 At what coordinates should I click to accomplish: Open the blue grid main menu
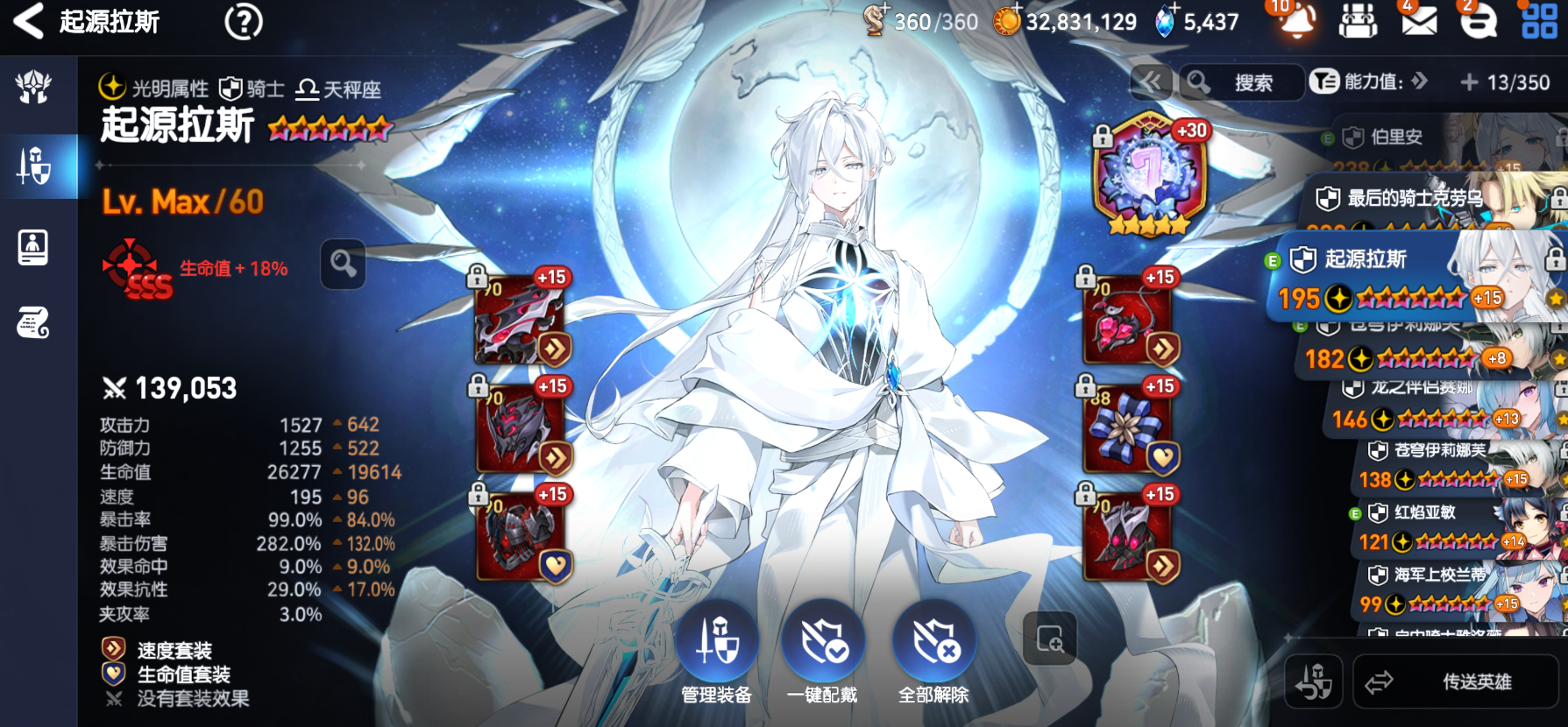[x=1540, y=21]
